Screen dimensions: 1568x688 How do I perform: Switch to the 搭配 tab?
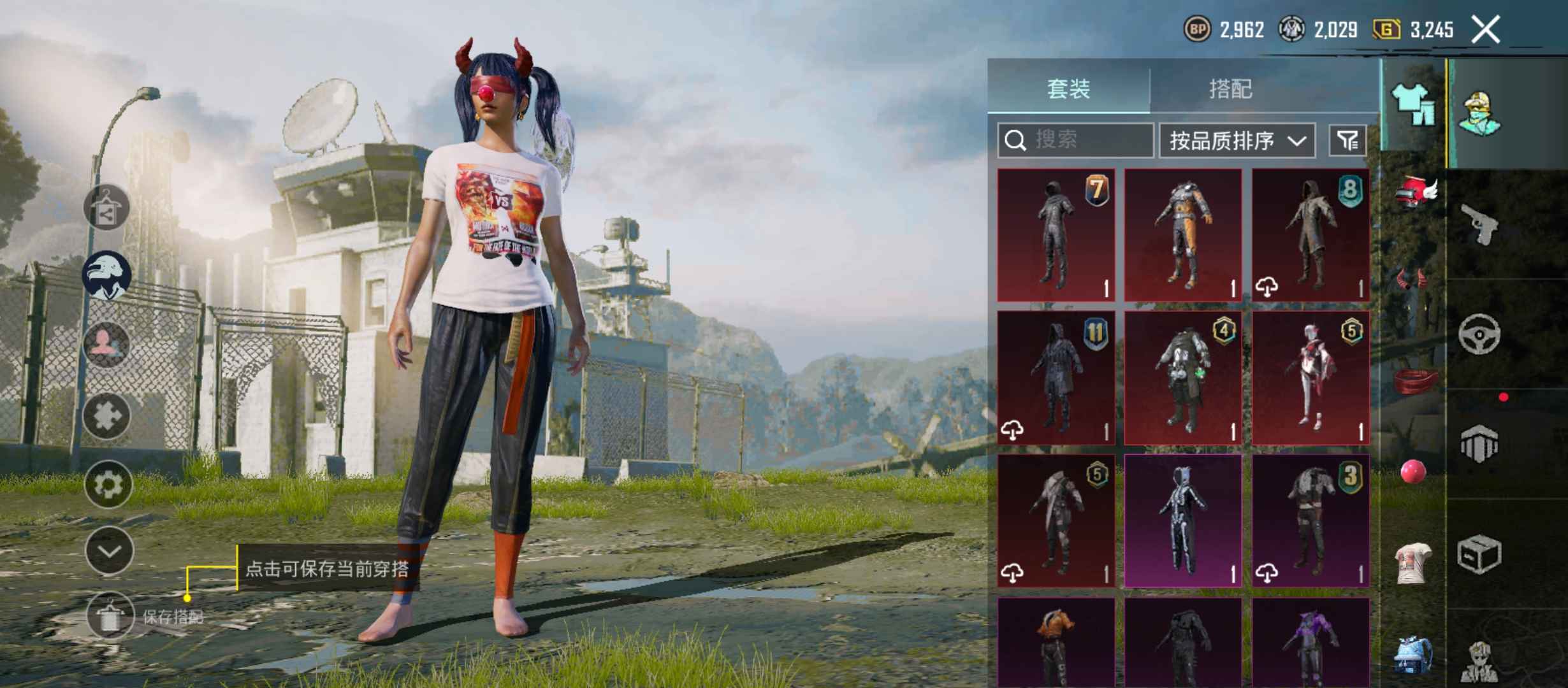pos(1230,89)
